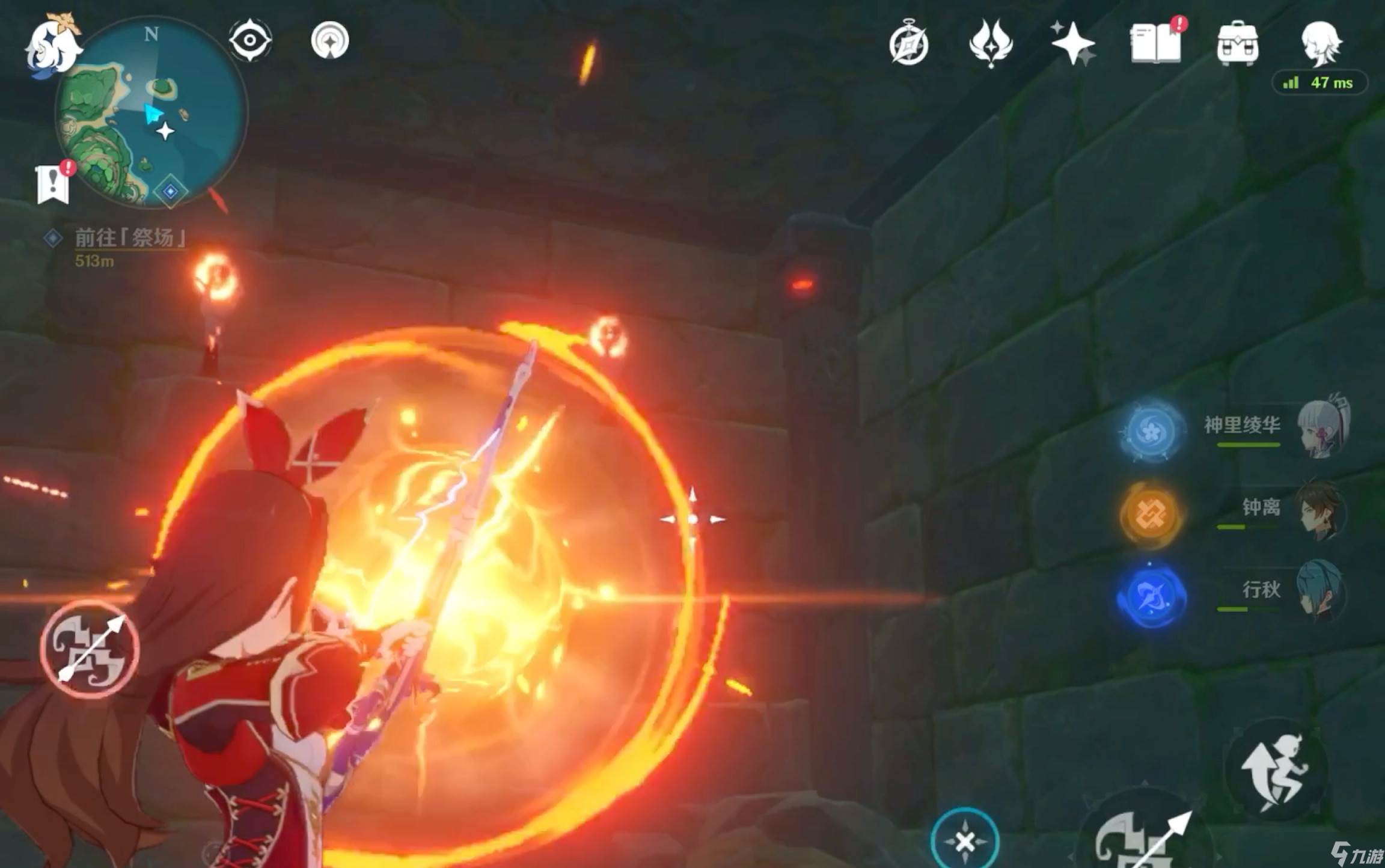Open the quest list bookmark icon
The image size is (1385, 868).
point(53,185)
